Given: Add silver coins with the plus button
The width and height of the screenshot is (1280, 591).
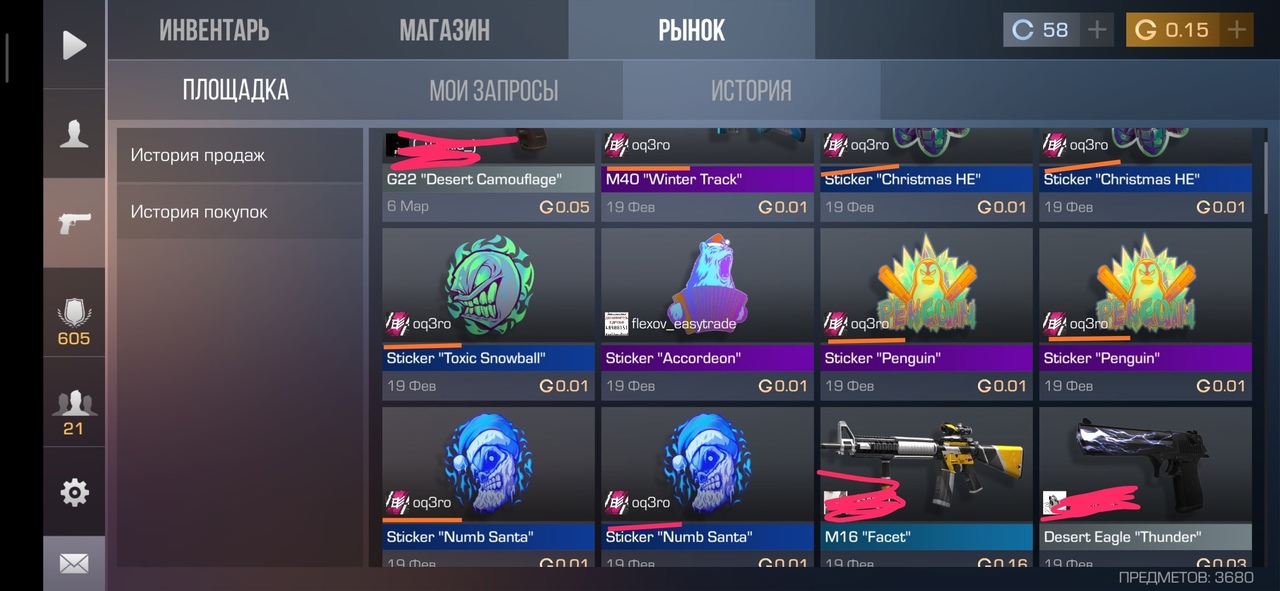Looking at the screenshot, I should pyautogui.click(x=1097, y=30).
